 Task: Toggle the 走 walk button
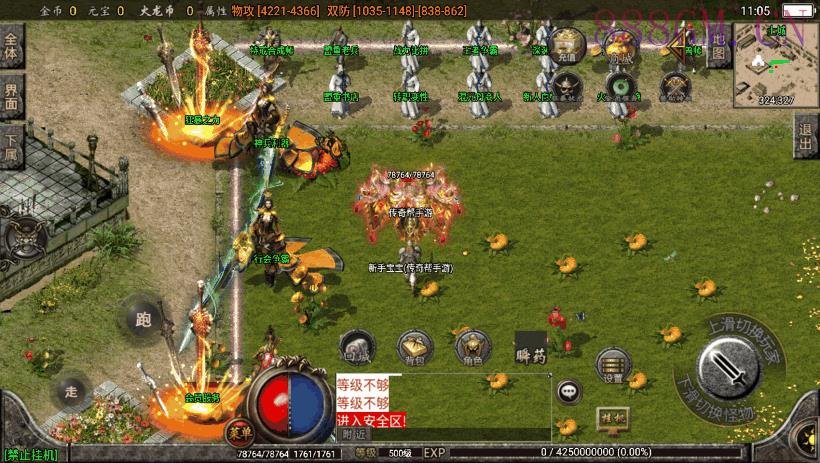[x=70, y=391]
